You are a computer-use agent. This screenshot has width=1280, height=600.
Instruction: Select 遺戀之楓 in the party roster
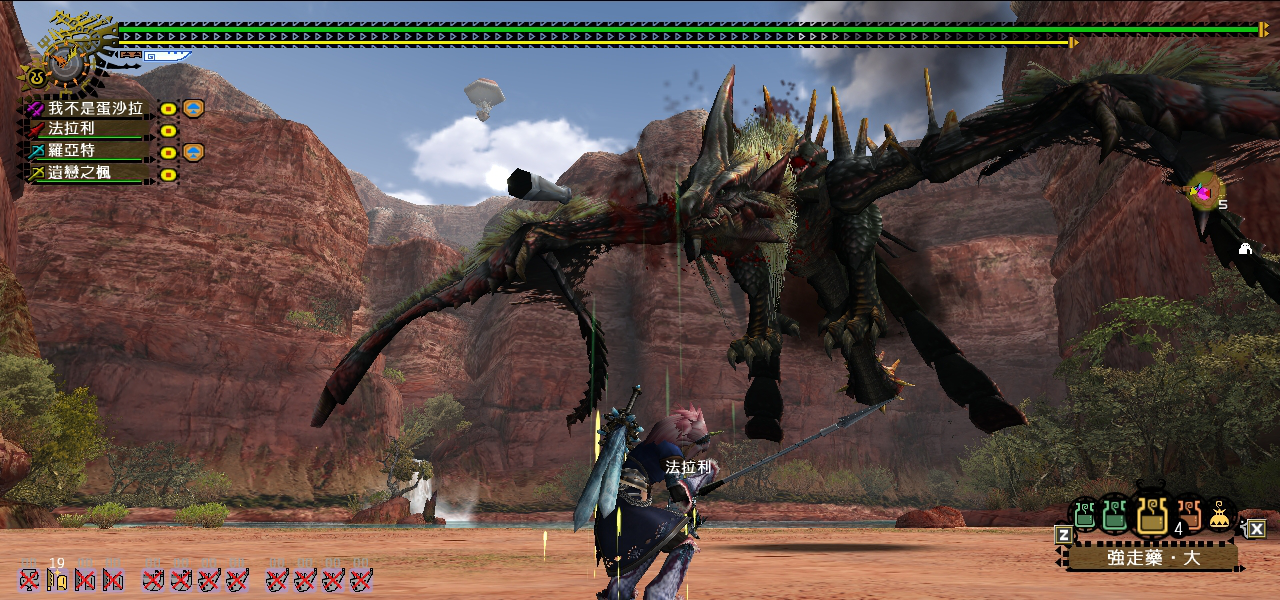80,173
